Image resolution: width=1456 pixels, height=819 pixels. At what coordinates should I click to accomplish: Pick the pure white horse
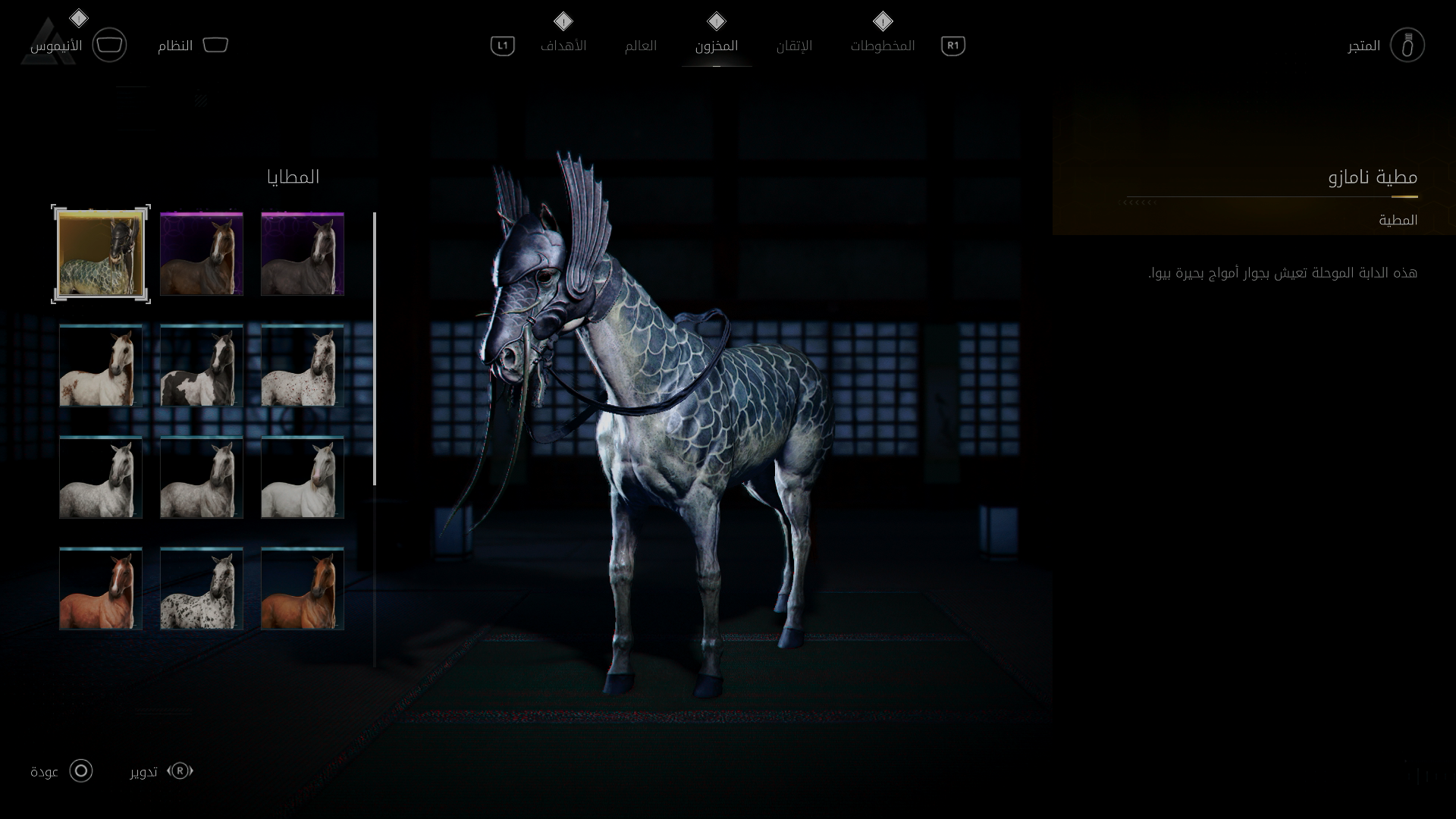303,477
